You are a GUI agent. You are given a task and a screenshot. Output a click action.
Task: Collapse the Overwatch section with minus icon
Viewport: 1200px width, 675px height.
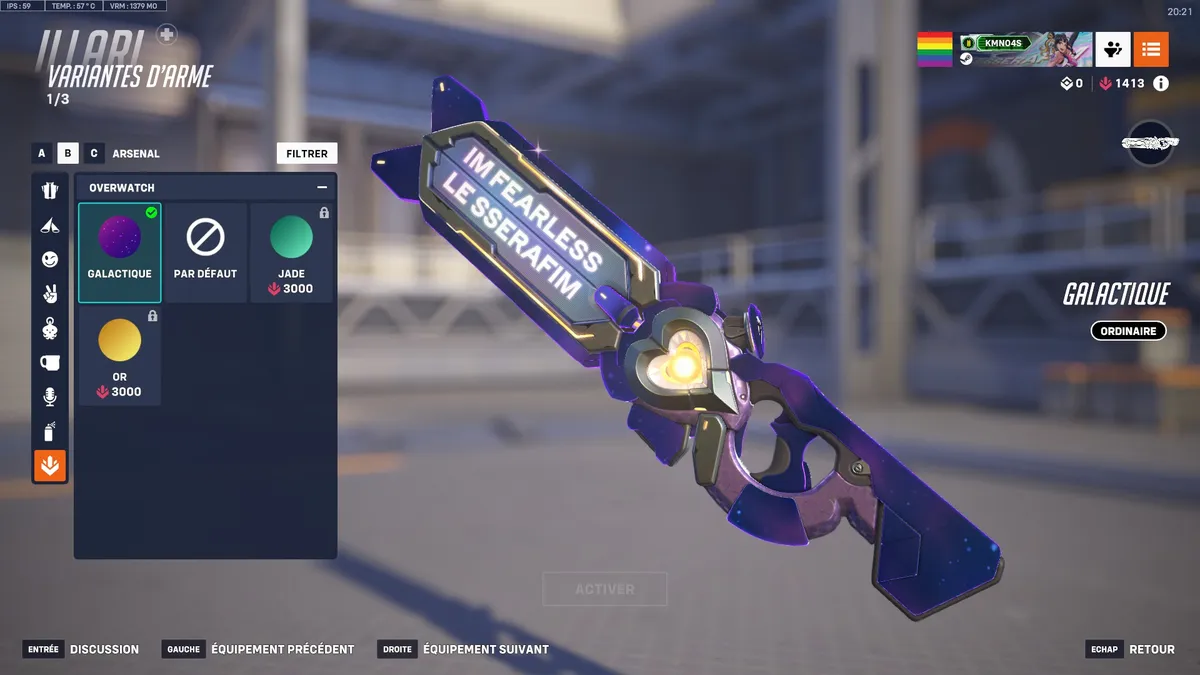click(322, 187)
